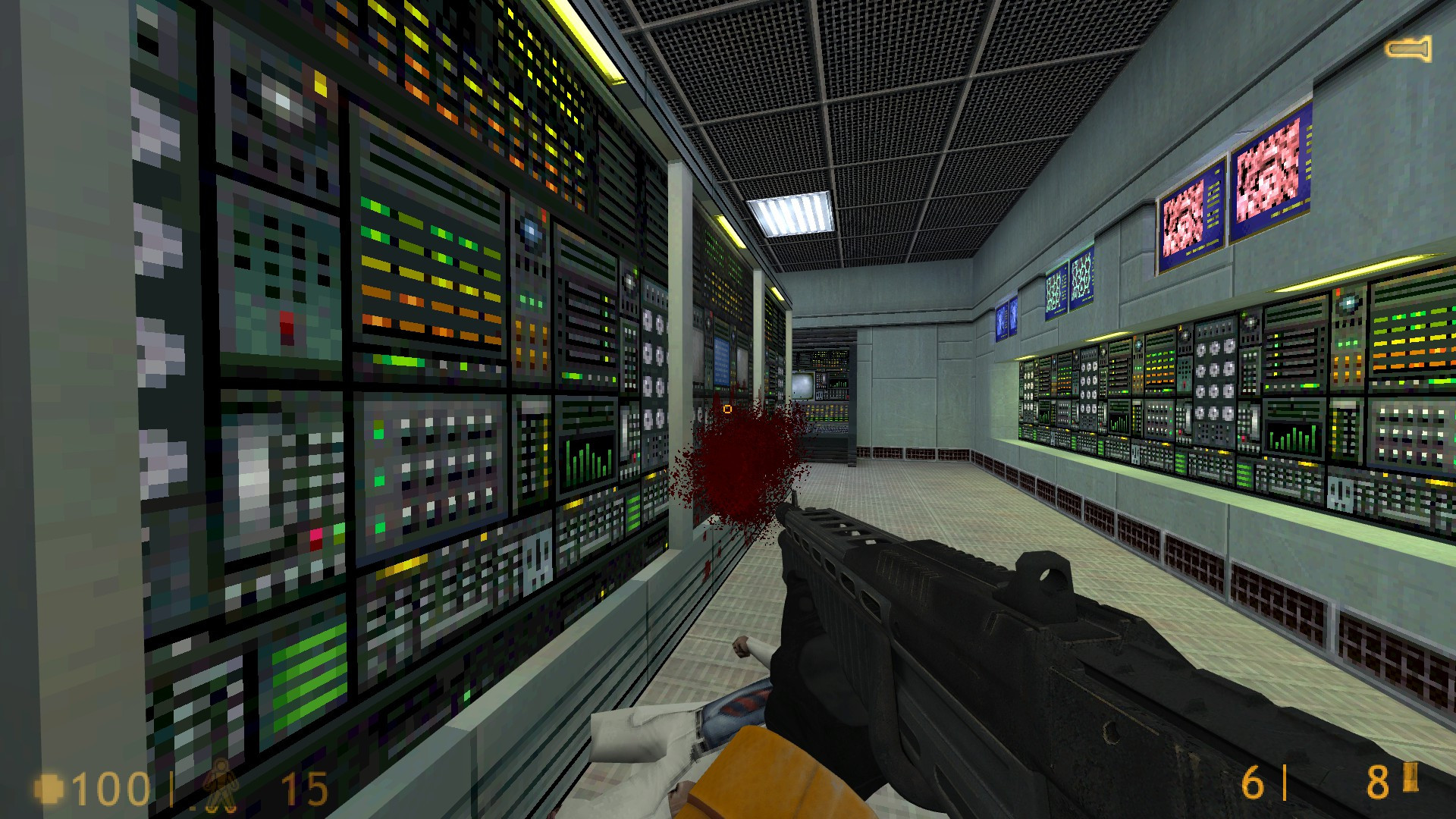The height and width of the screenshot is (819, 1456).
Task: Click the blue monitor screen on the left console
Action: tap(722, 360)
